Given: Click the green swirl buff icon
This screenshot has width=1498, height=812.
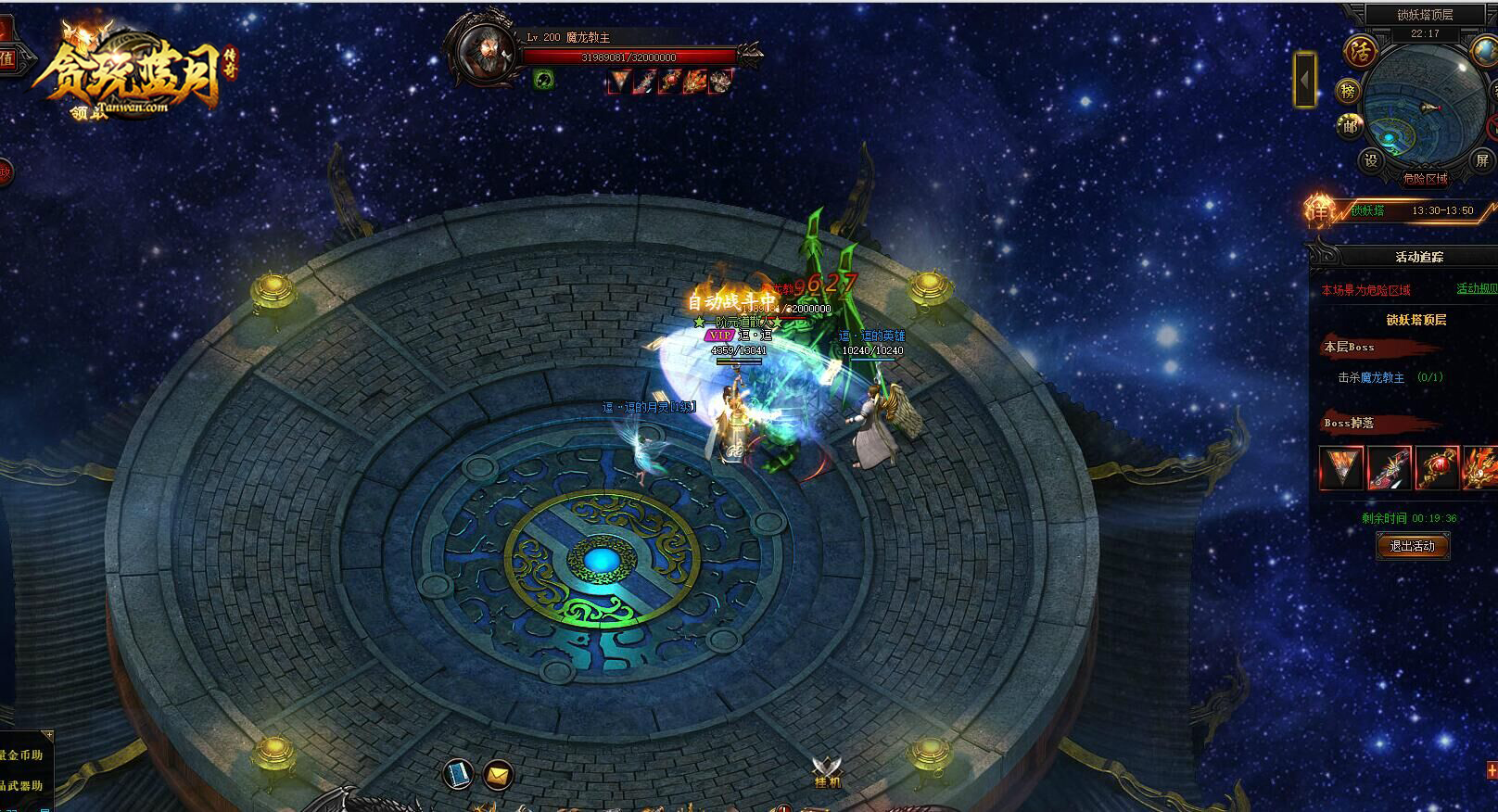Looking at the screenshot, I should pyautogui.click(x=544, y=81).
